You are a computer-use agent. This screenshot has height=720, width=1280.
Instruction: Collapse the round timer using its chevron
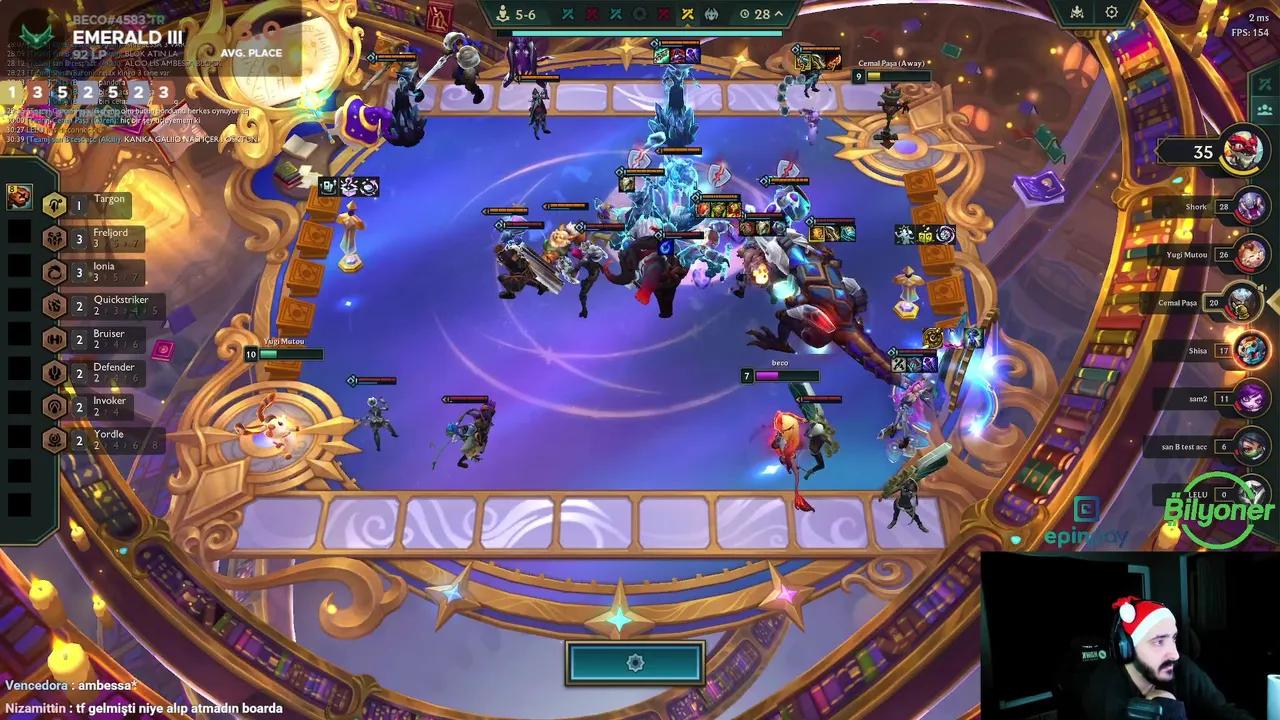779,14
